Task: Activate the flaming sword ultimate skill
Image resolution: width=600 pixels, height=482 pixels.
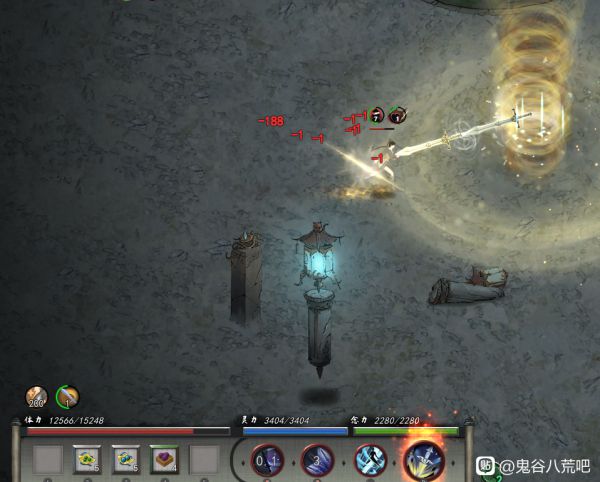Action: (x=423, y=461)
